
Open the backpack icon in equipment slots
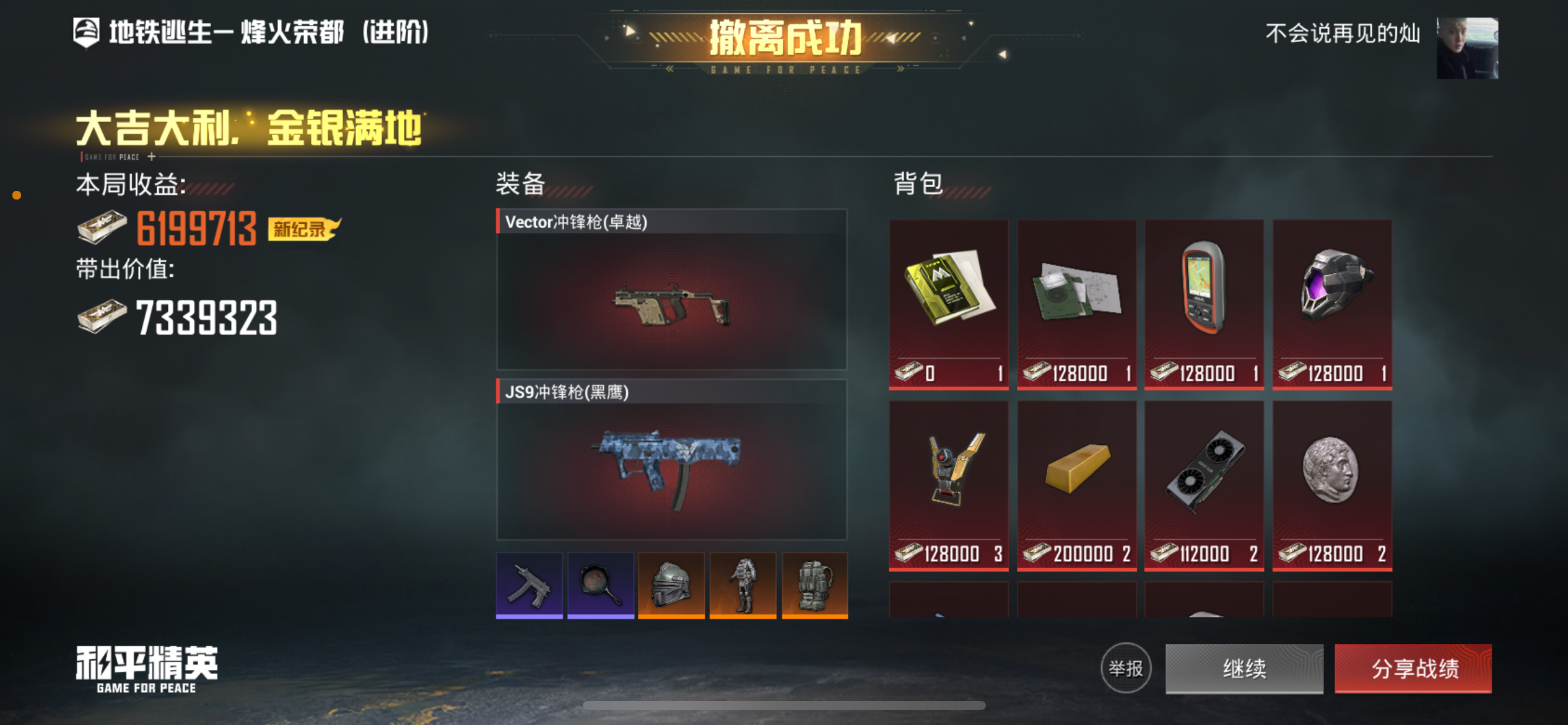coord(814,585)
